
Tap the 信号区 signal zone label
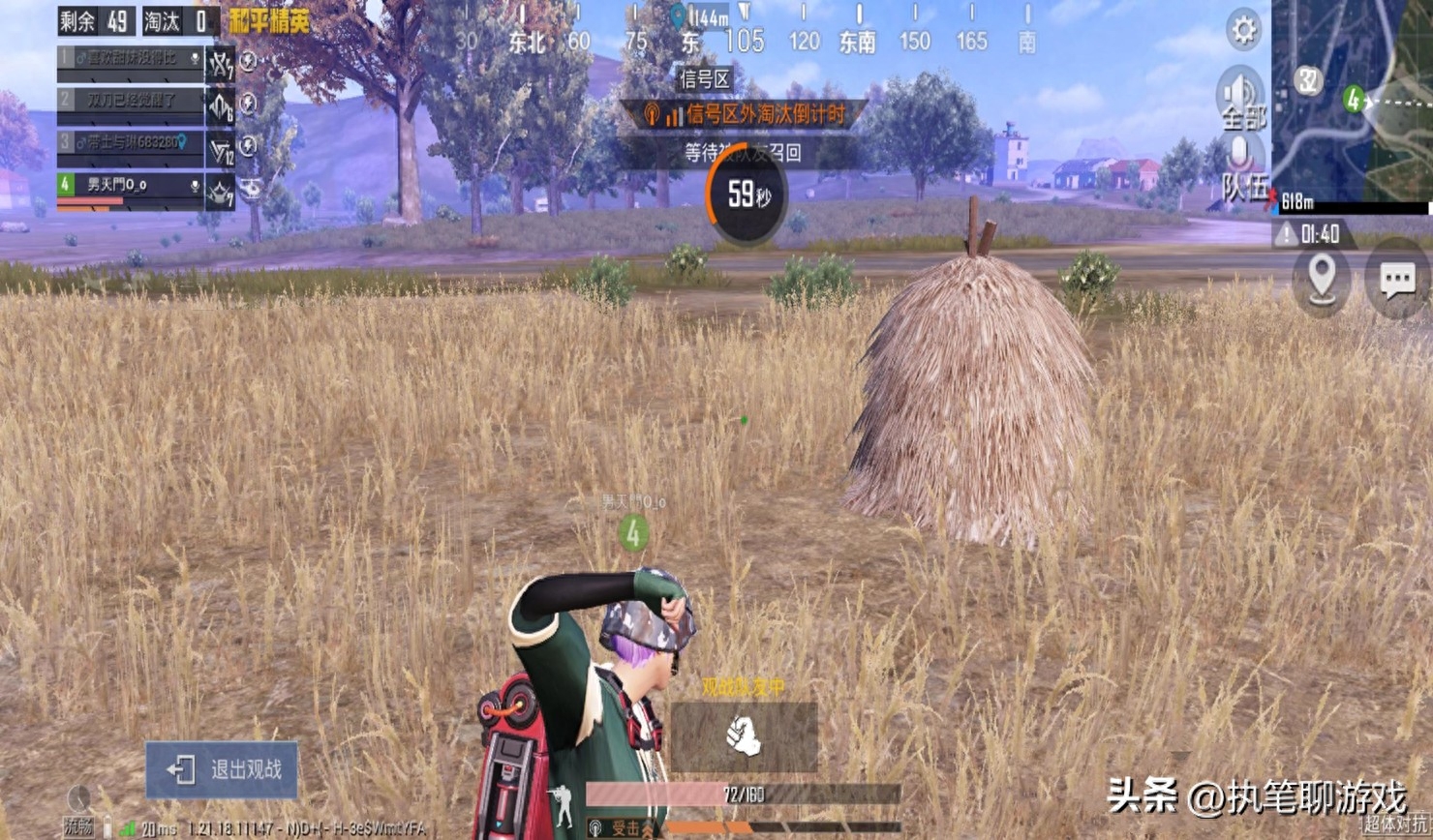coord(705,79)
